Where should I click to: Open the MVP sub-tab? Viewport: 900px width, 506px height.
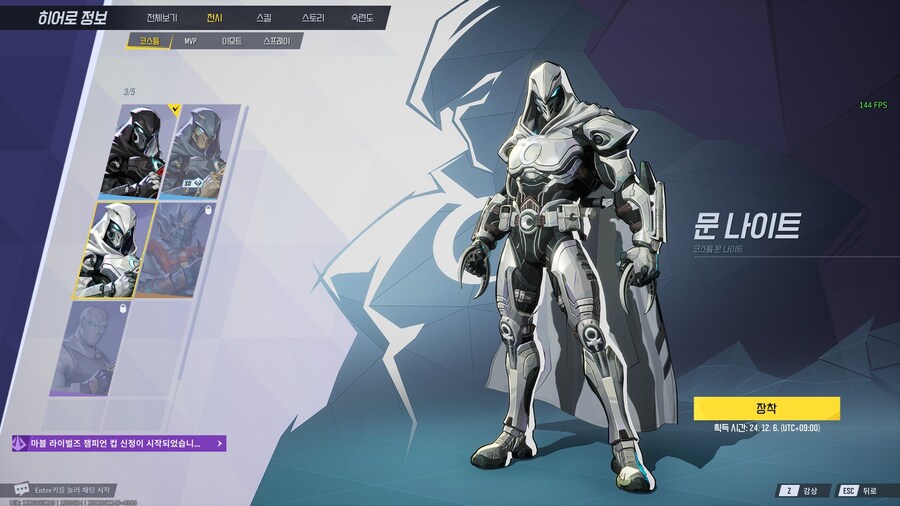pyautogui.click(x=190, y=41)
